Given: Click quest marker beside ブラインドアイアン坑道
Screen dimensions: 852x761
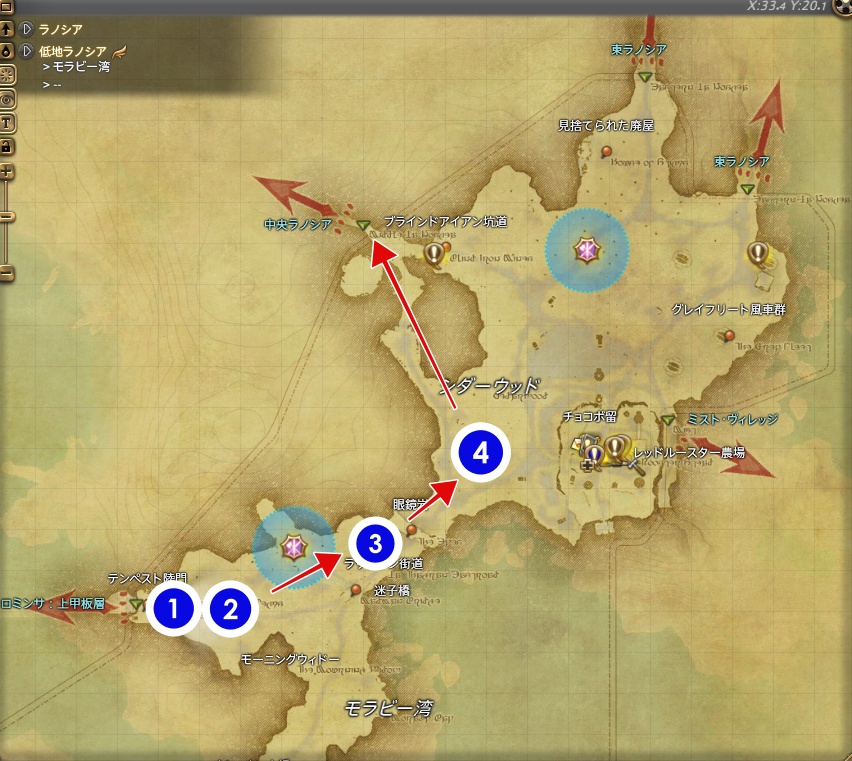Looking at the screenshot, I should (x=433, y=254).
